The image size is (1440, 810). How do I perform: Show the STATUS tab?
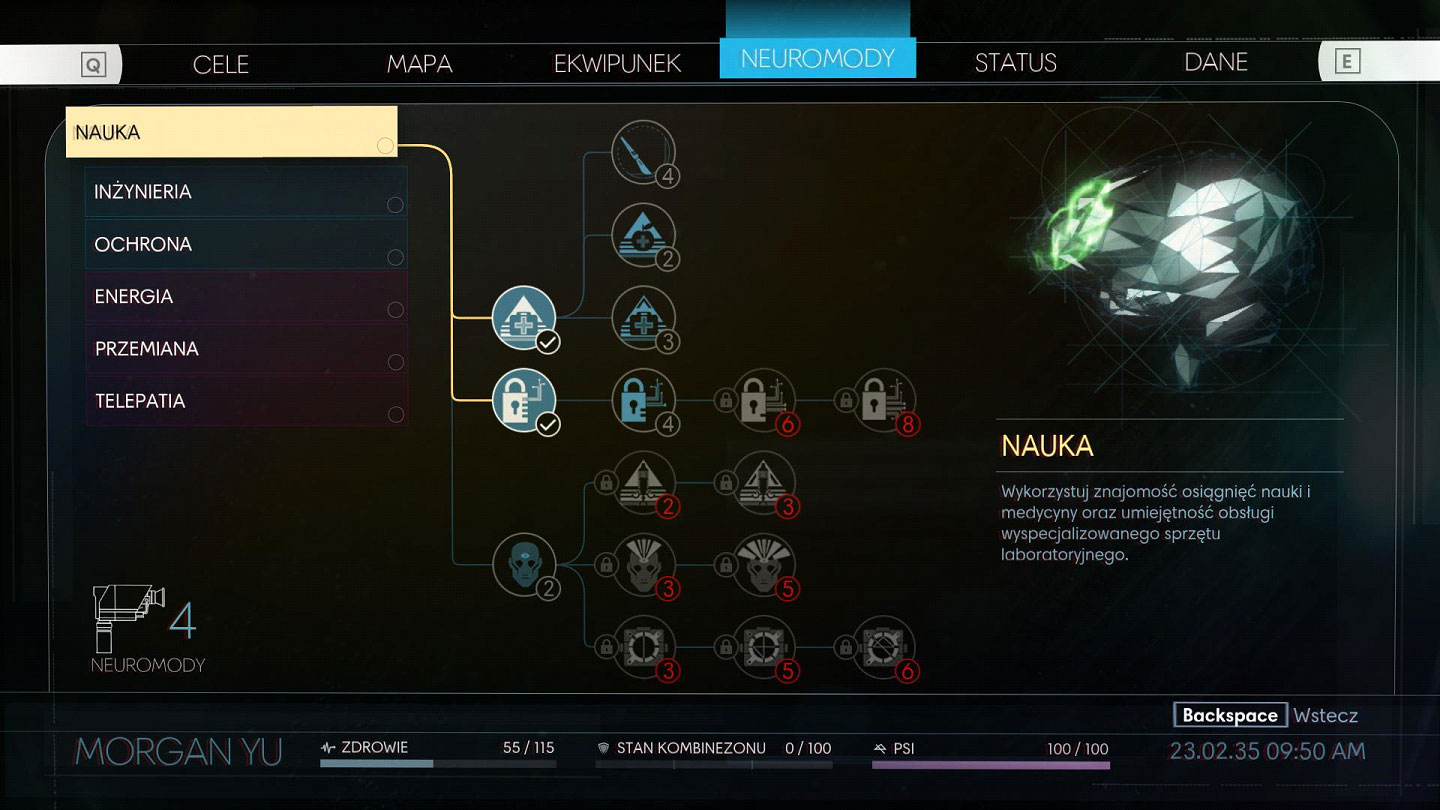coord(1015,64)
